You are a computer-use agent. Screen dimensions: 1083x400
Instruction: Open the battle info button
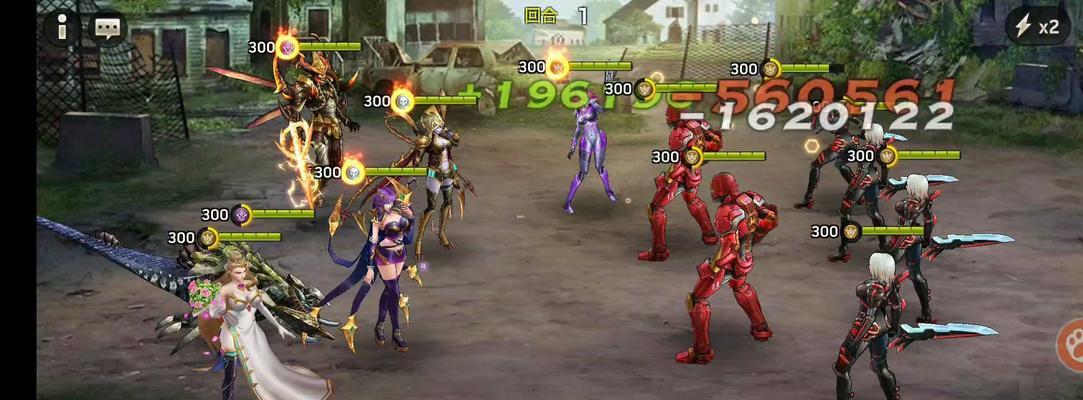click(62, 28)
